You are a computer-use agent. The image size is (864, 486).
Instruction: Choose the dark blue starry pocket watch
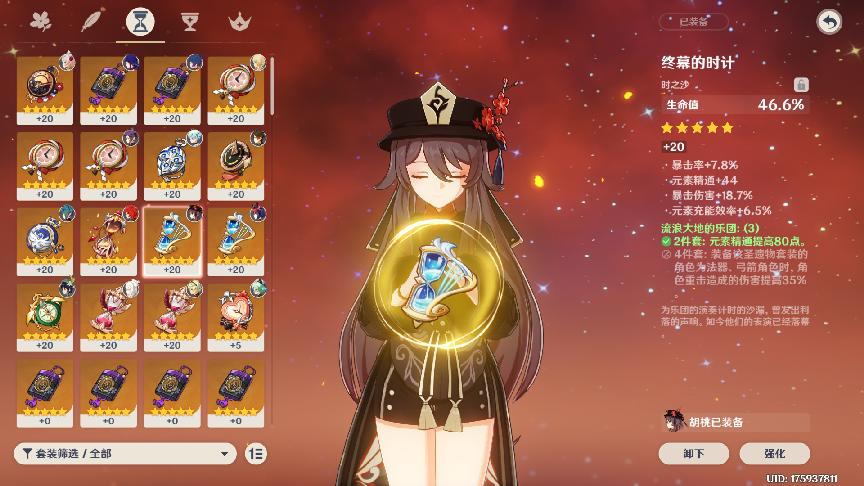(x=44, y=236)
